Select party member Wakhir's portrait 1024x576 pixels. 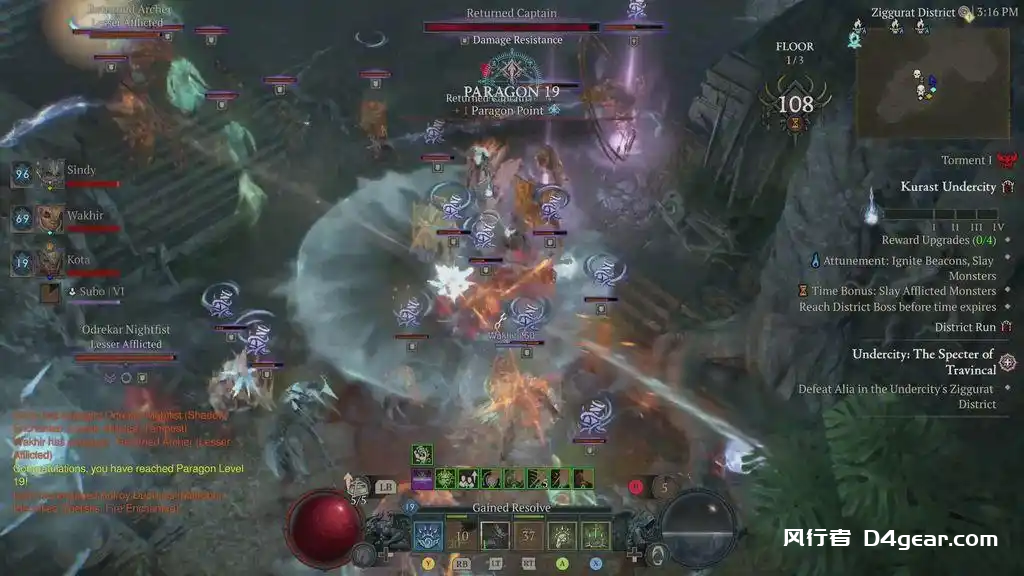coord(50,217)
